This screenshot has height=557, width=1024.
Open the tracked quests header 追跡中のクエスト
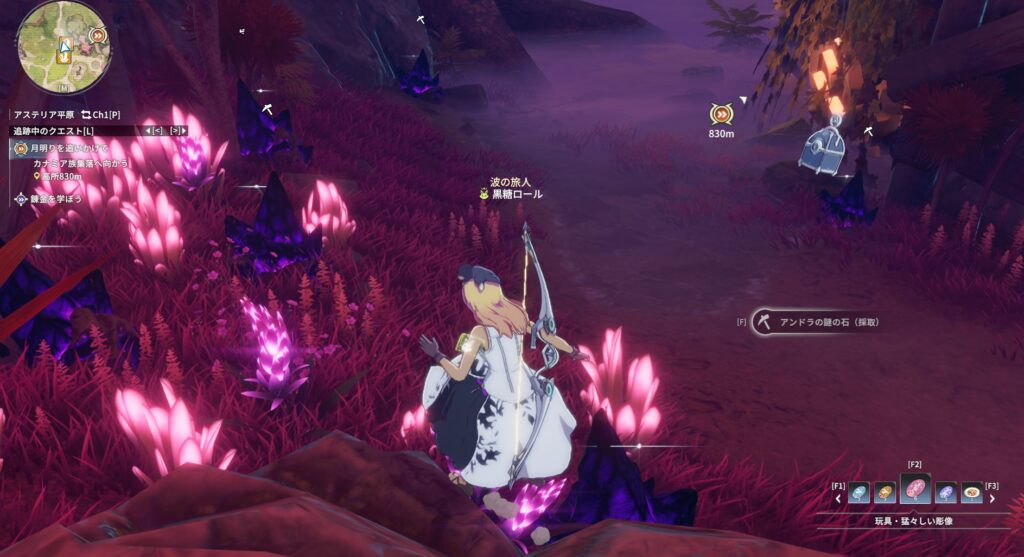tap(55, 131)
